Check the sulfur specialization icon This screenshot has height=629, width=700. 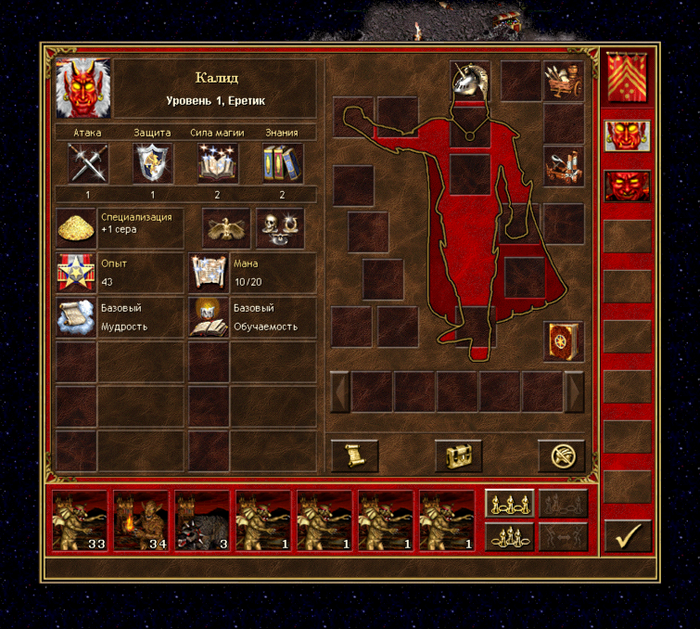pyautogui.click(x=76, y=228)
